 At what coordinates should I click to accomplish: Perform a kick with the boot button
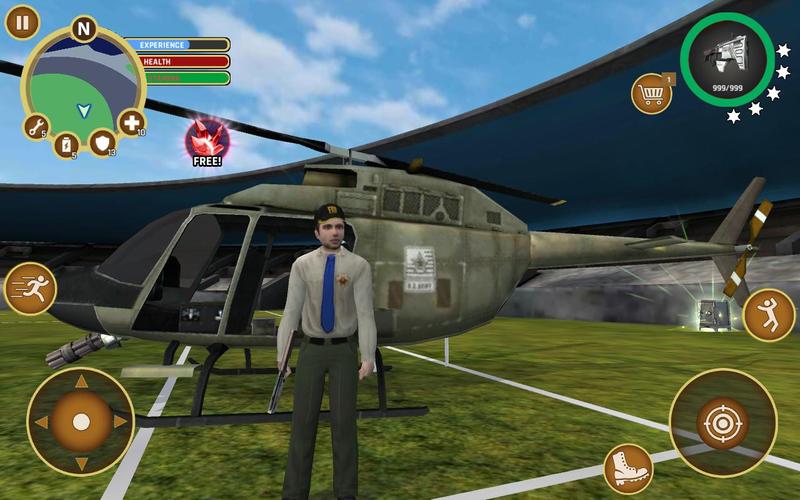click(x=628, y=467)
